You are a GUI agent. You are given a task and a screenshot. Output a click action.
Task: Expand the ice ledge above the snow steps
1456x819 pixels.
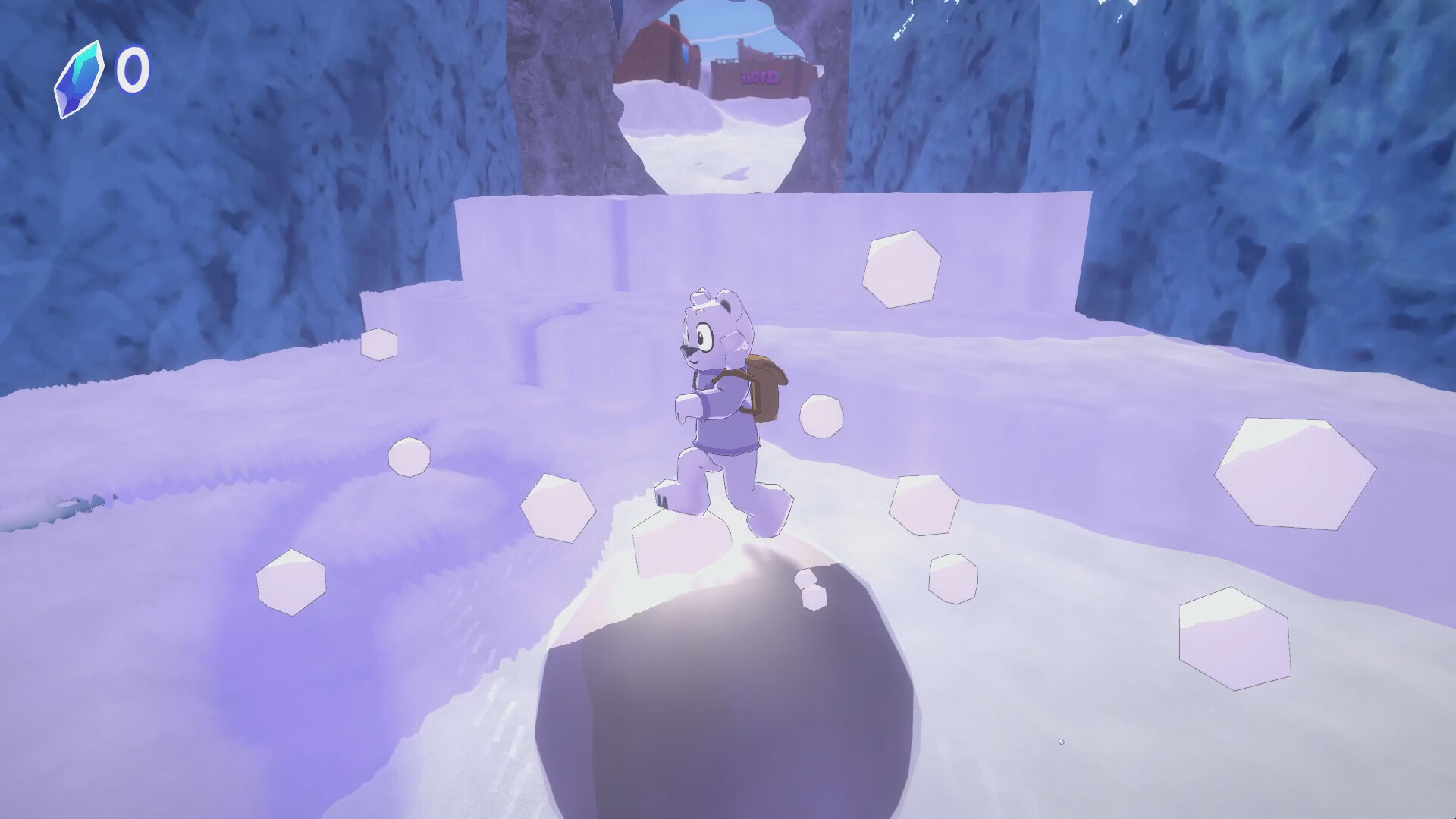[758, 227]
